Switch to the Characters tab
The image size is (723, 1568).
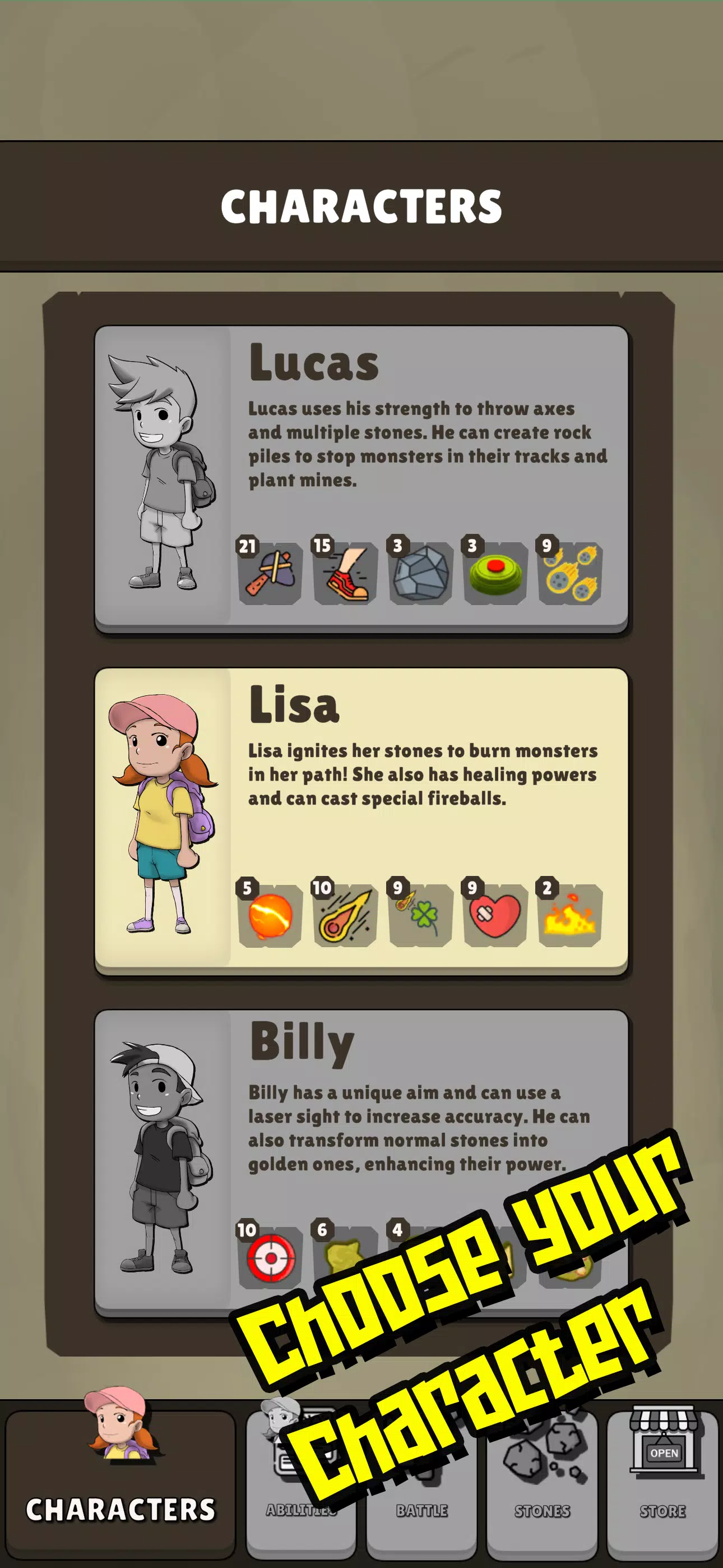point(121,1481)
